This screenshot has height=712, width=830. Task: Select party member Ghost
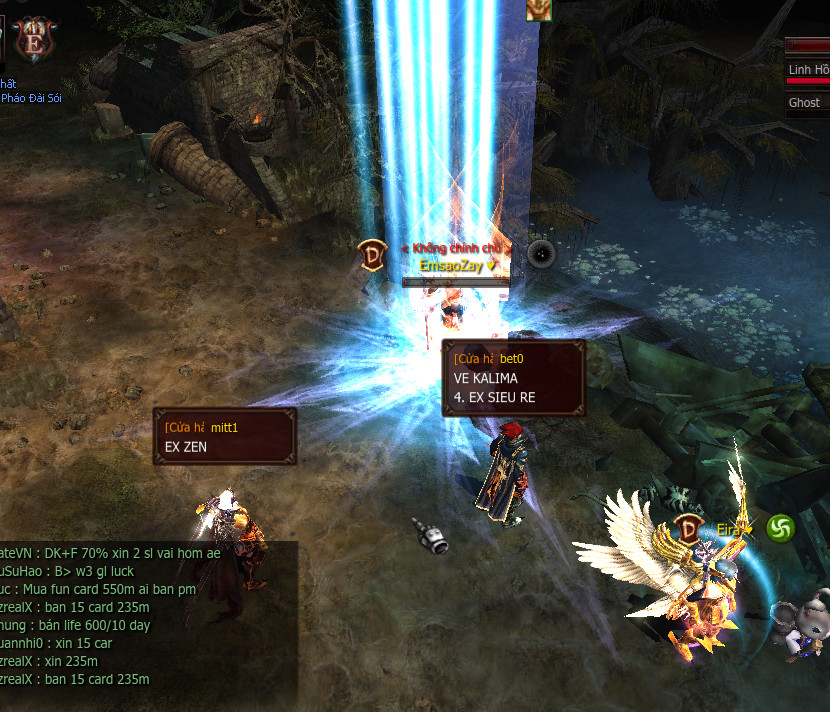(806, 102)
